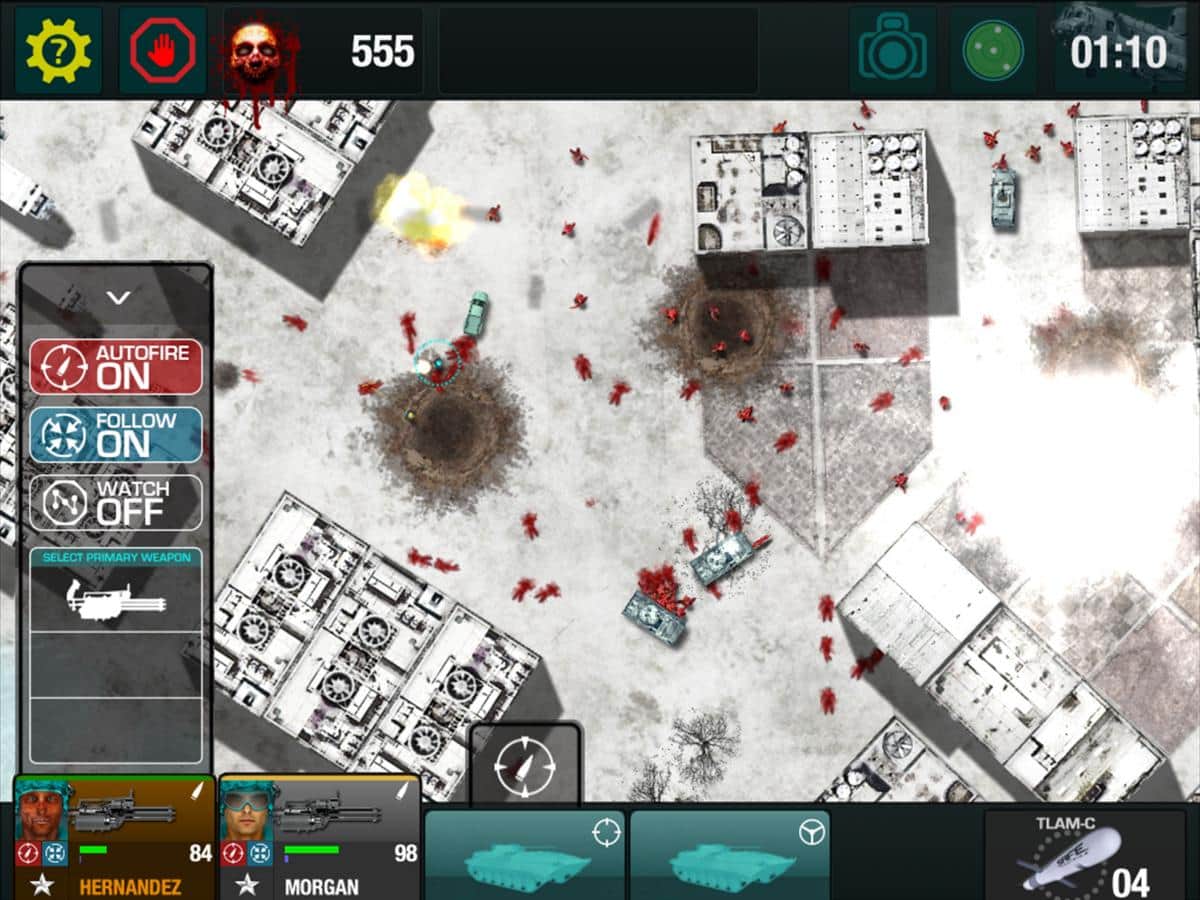Collapse the weapon panel with the chevron
Screen dimensions: 1200x900
(118, 297)
